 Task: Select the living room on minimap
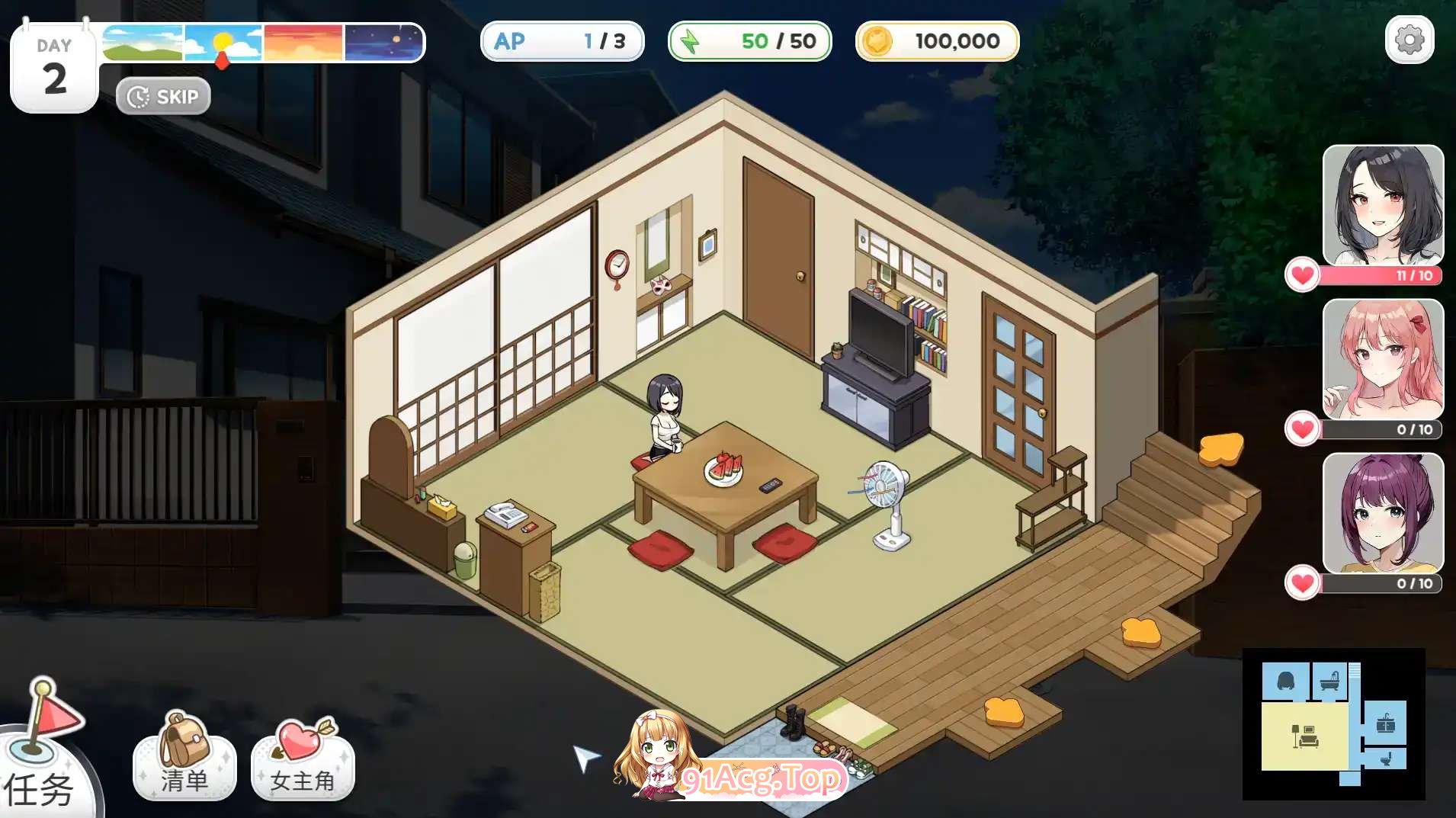point(1305,736)
